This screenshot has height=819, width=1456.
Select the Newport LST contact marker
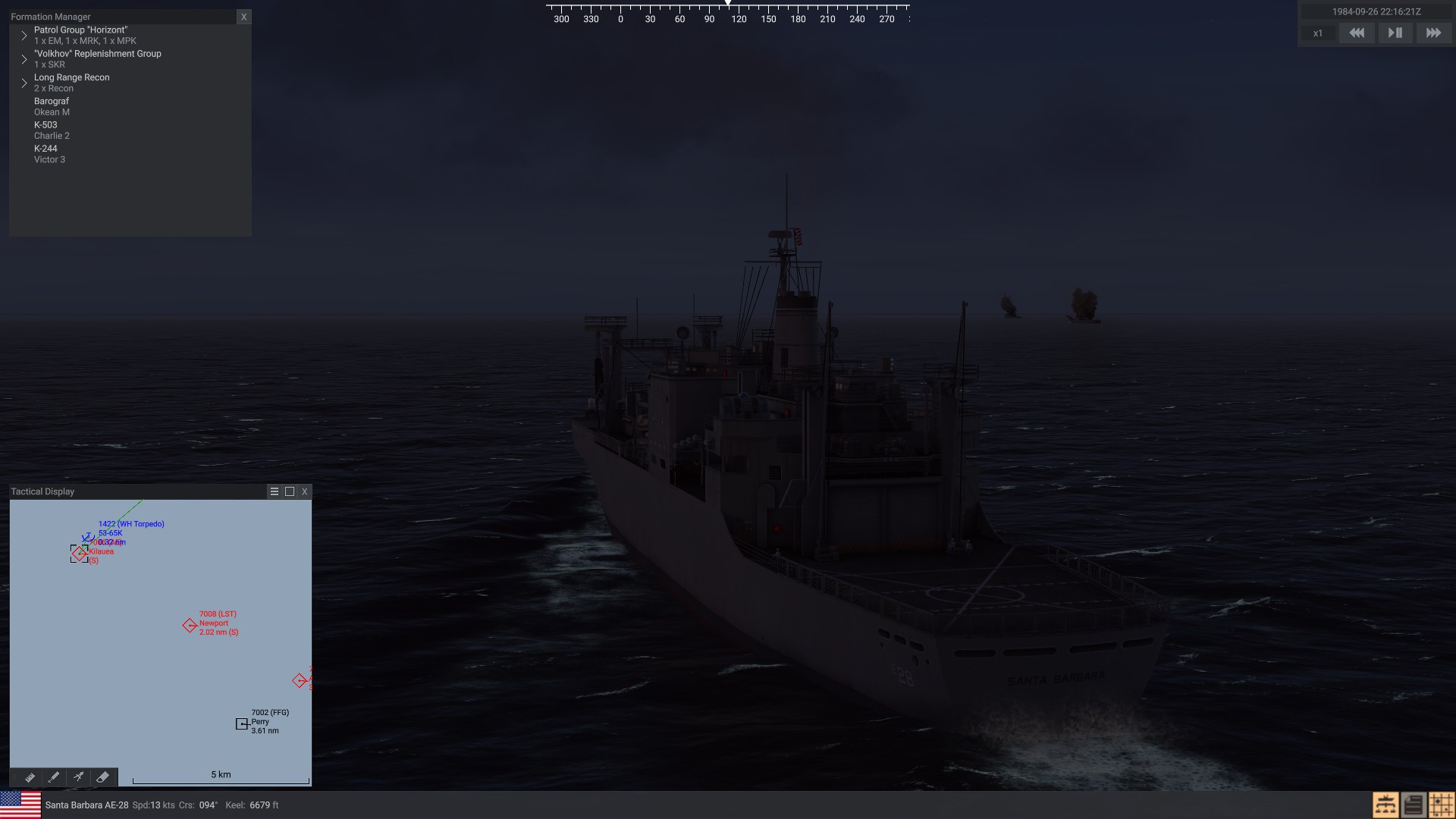click(x=190, y=626)
